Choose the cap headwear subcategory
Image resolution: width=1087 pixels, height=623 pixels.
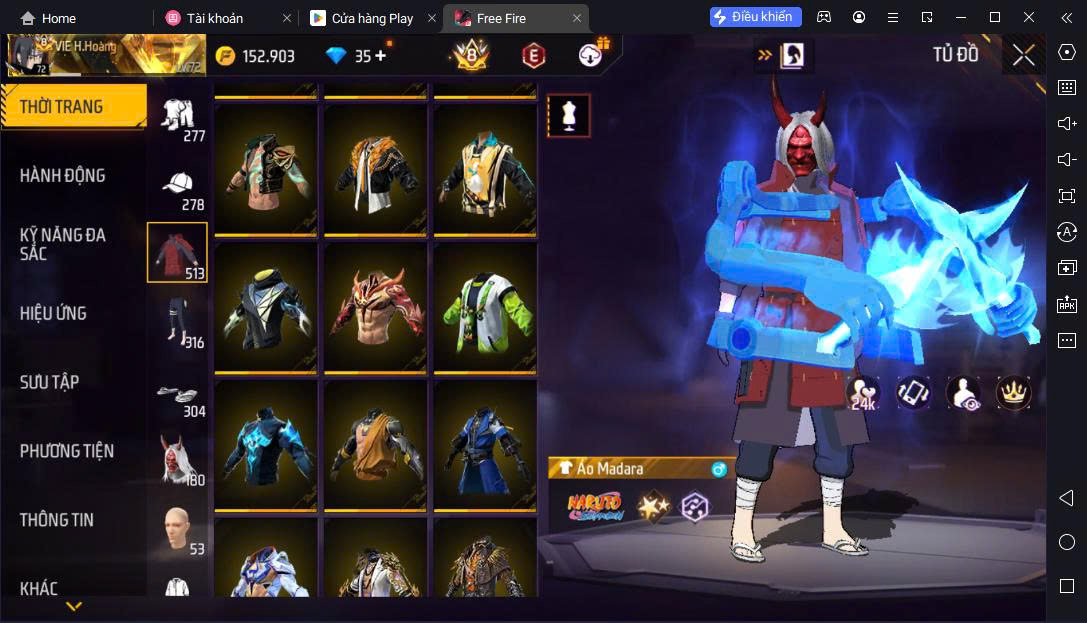[178, 187]
